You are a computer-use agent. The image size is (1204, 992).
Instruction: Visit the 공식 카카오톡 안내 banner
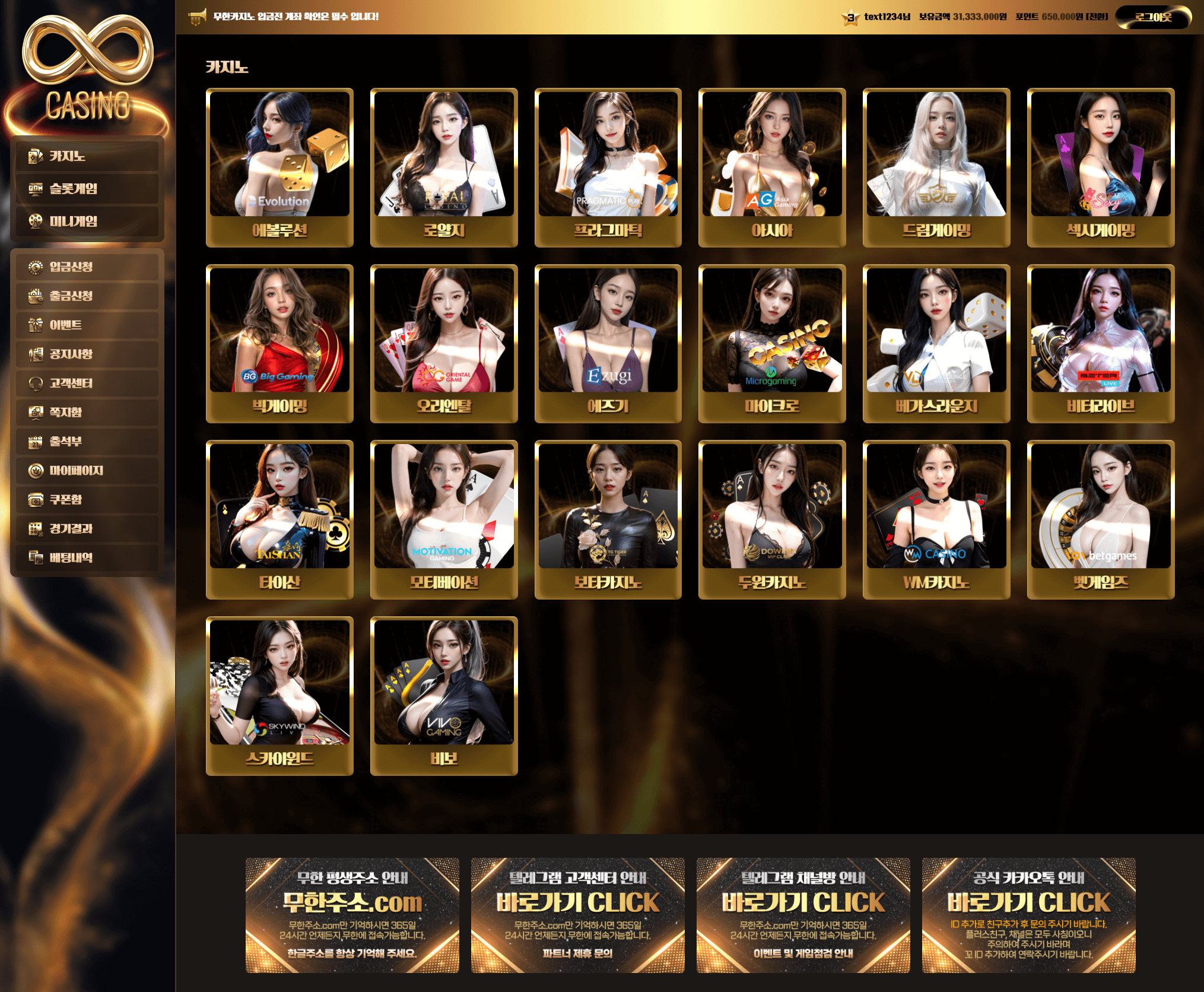1028,915
